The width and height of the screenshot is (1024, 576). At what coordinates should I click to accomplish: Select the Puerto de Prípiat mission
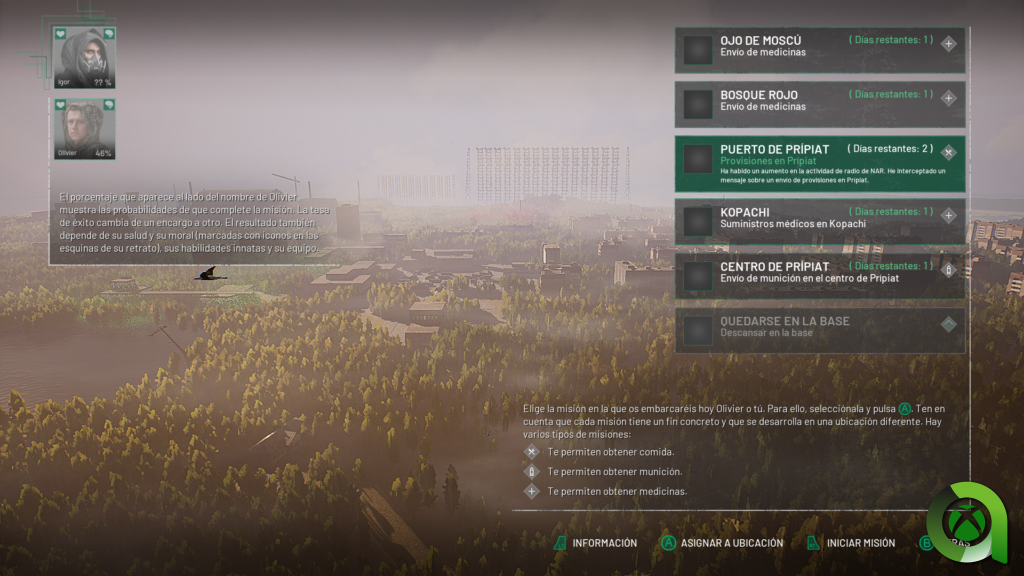coord(820,162)
